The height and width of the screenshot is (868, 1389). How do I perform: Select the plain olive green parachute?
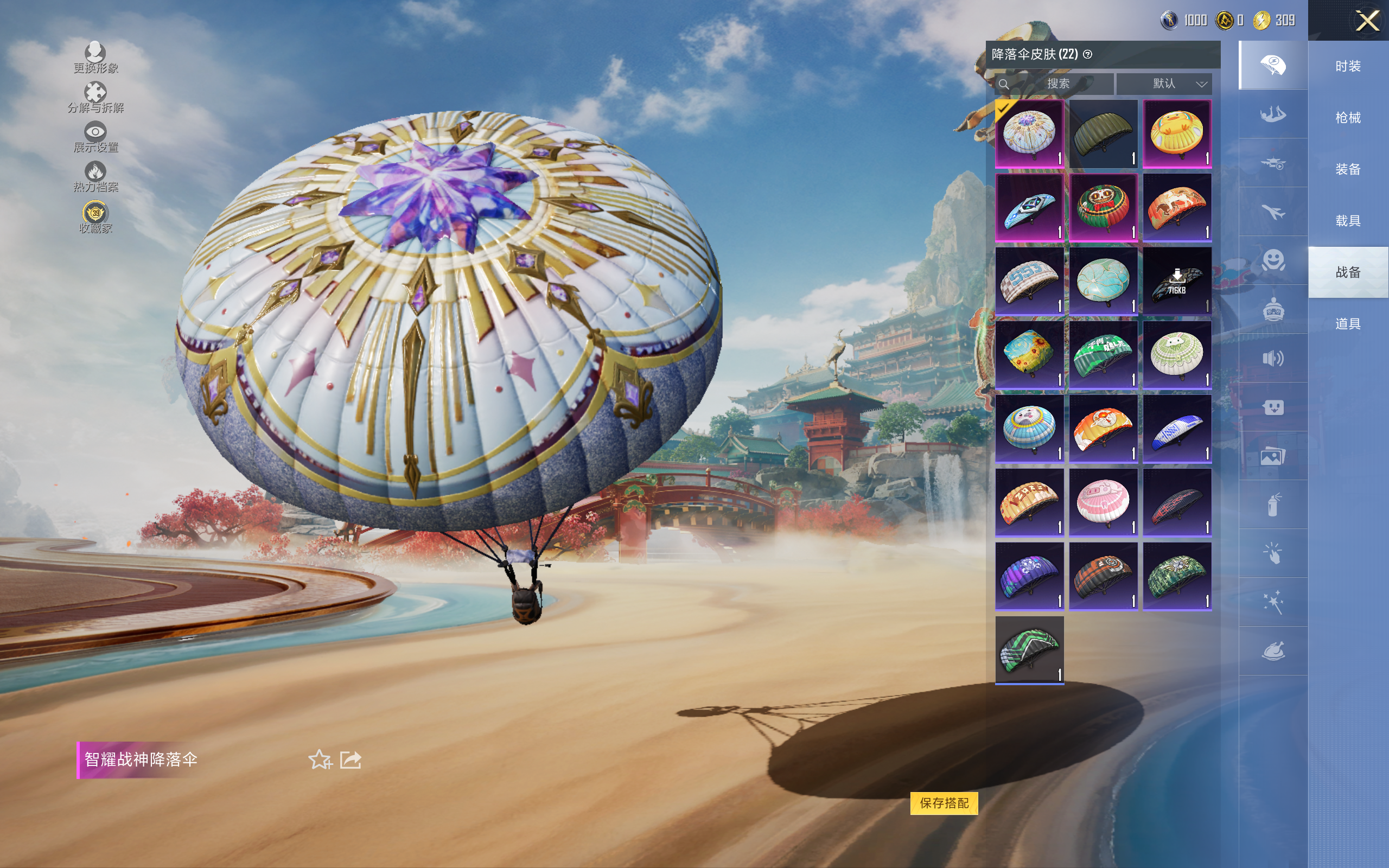(1103, 134)
